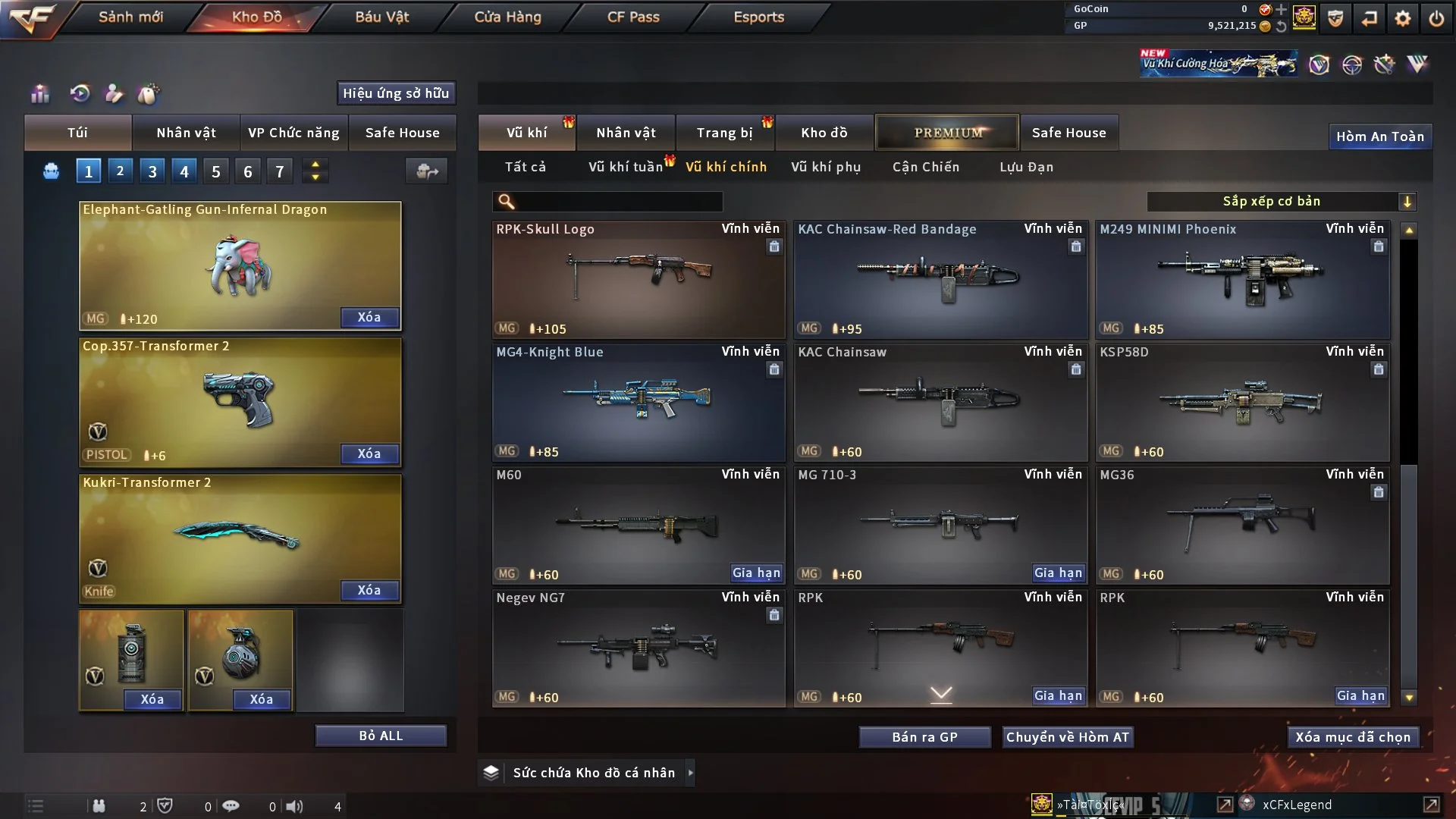Renew the M60 with Gia hạn
The width and height of the screenshot is (1456, 819).
pos(755,573)
